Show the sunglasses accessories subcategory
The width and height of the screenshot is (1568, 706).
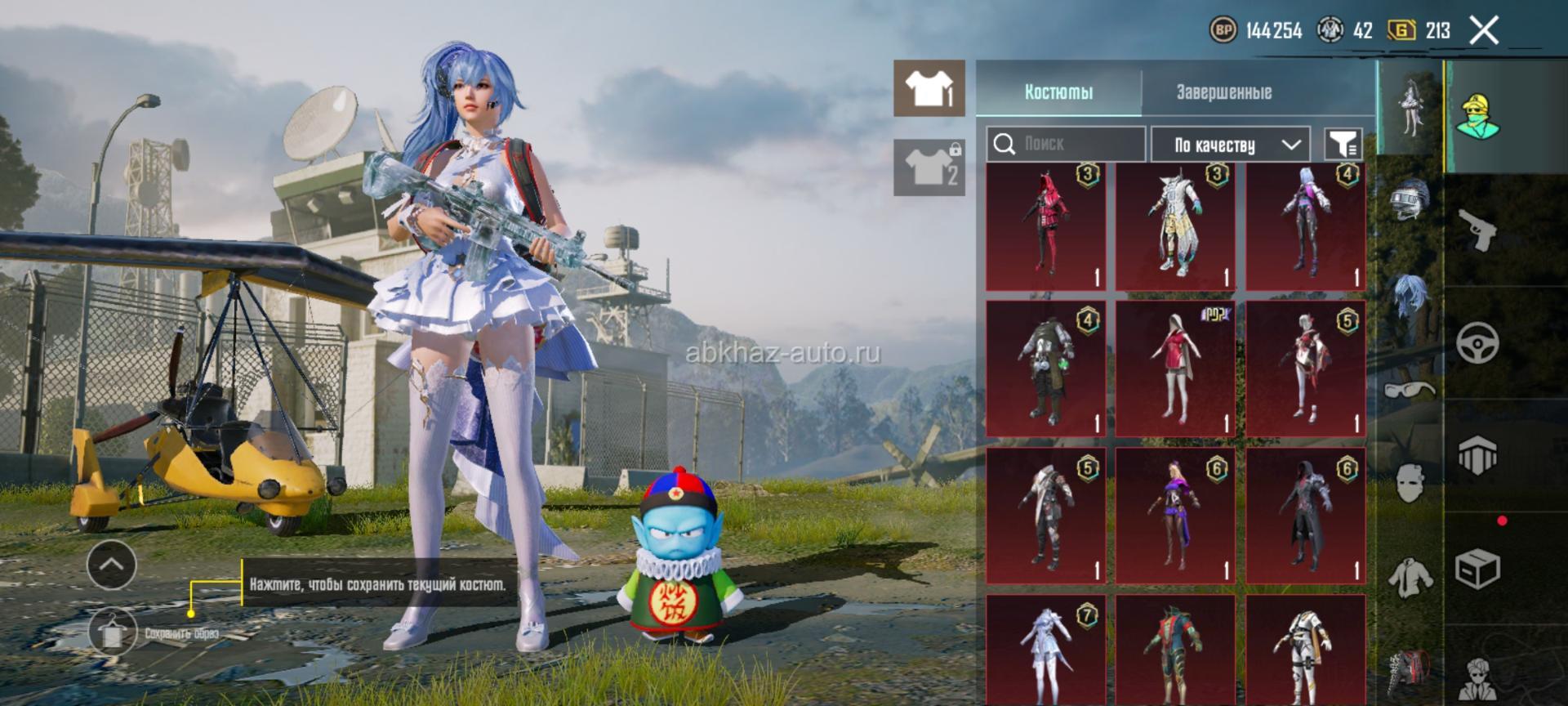[1410, 389]
